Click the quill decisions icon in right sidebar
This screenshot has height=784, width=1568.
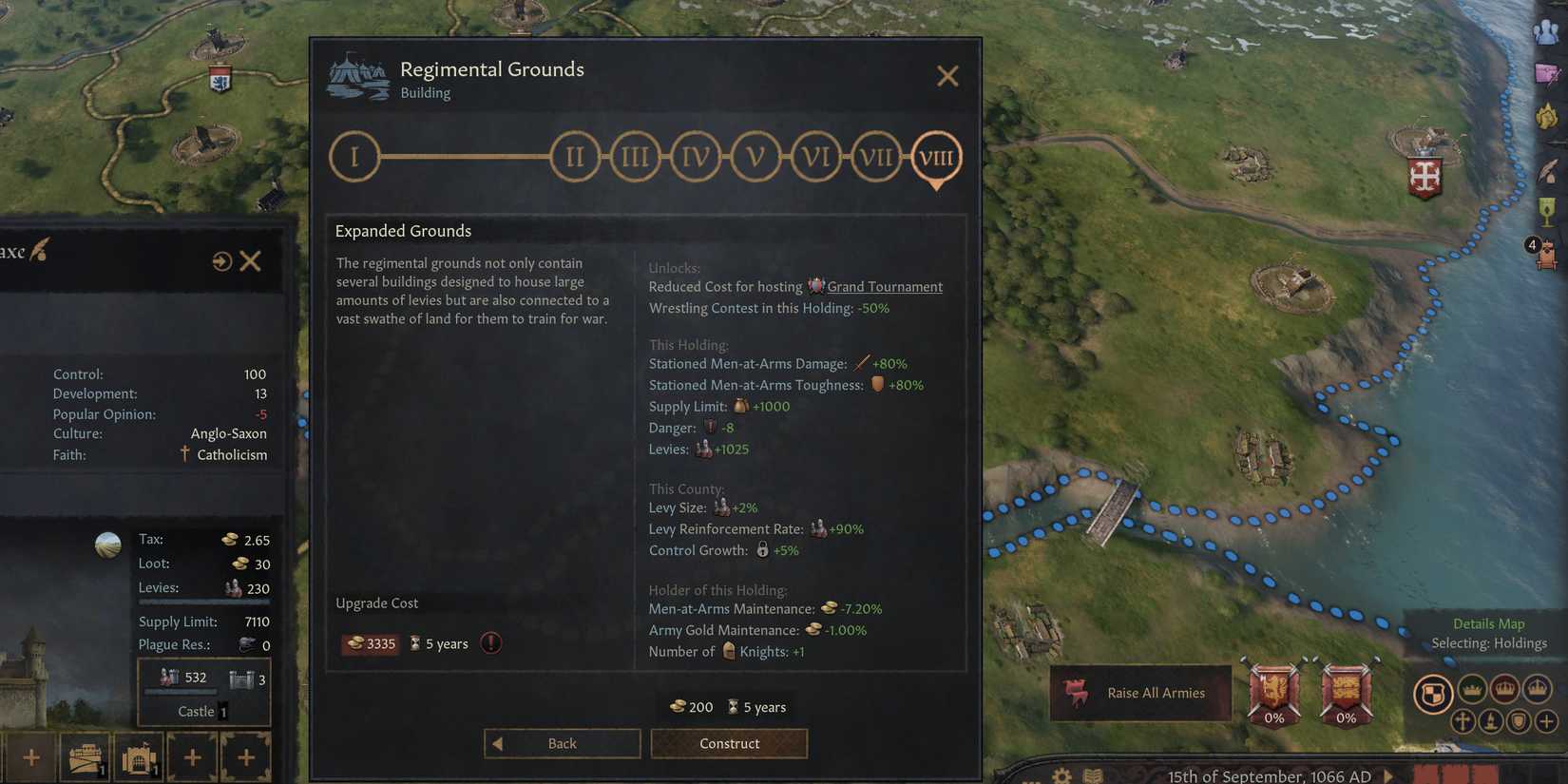[x=1549, y=171]
